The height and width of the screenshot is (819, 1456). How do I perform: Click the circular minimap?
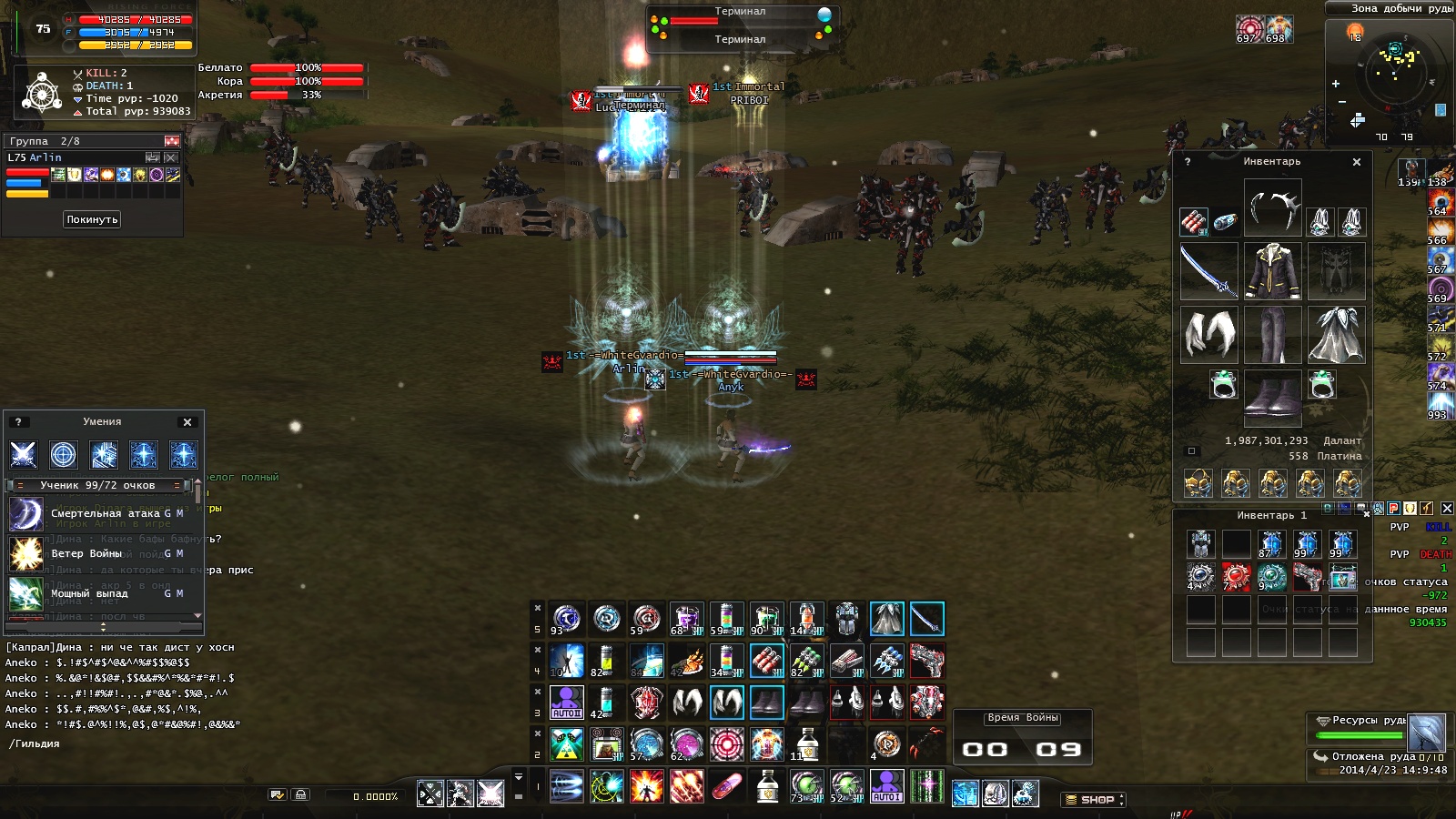1394,75
